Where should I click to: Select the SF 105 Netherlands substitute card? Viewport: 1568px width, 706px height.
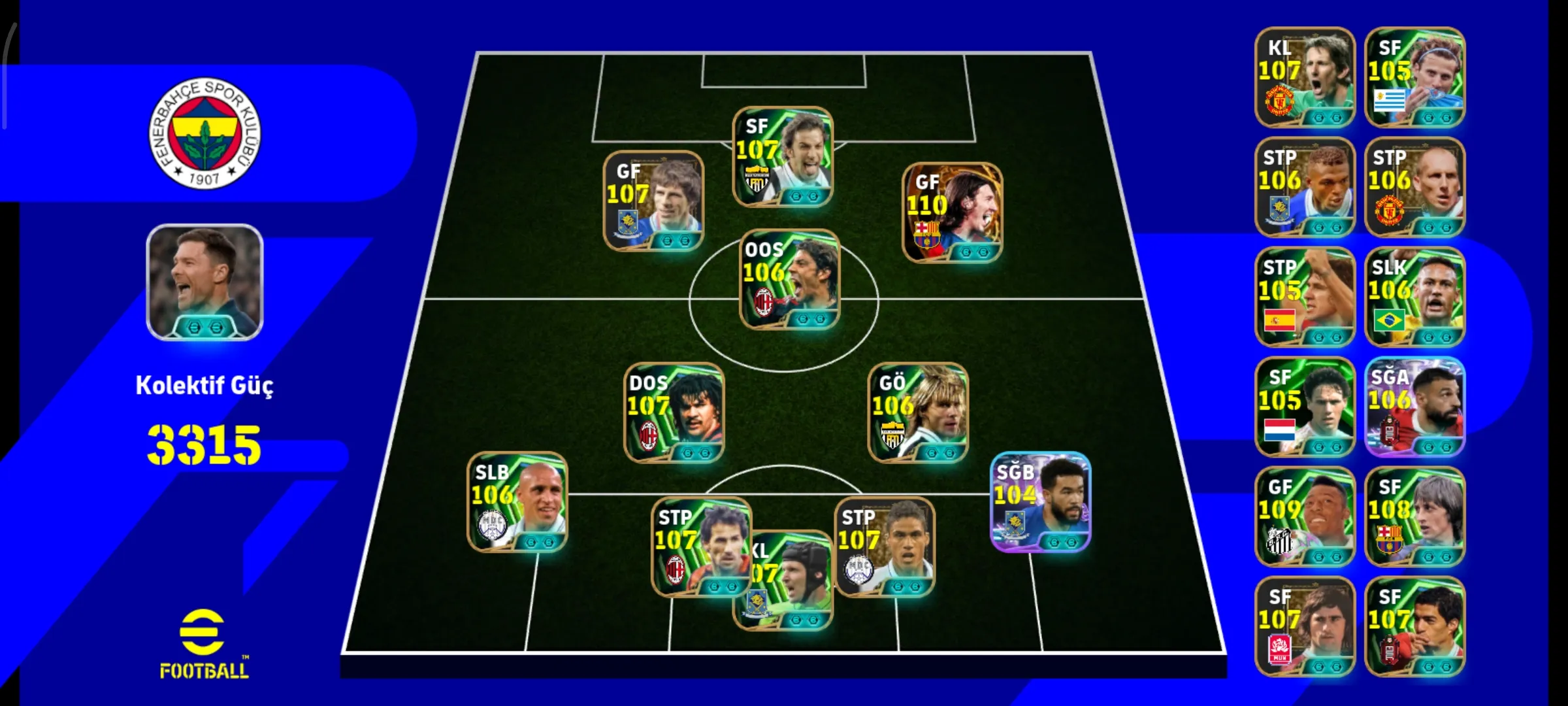[1305, 407]
